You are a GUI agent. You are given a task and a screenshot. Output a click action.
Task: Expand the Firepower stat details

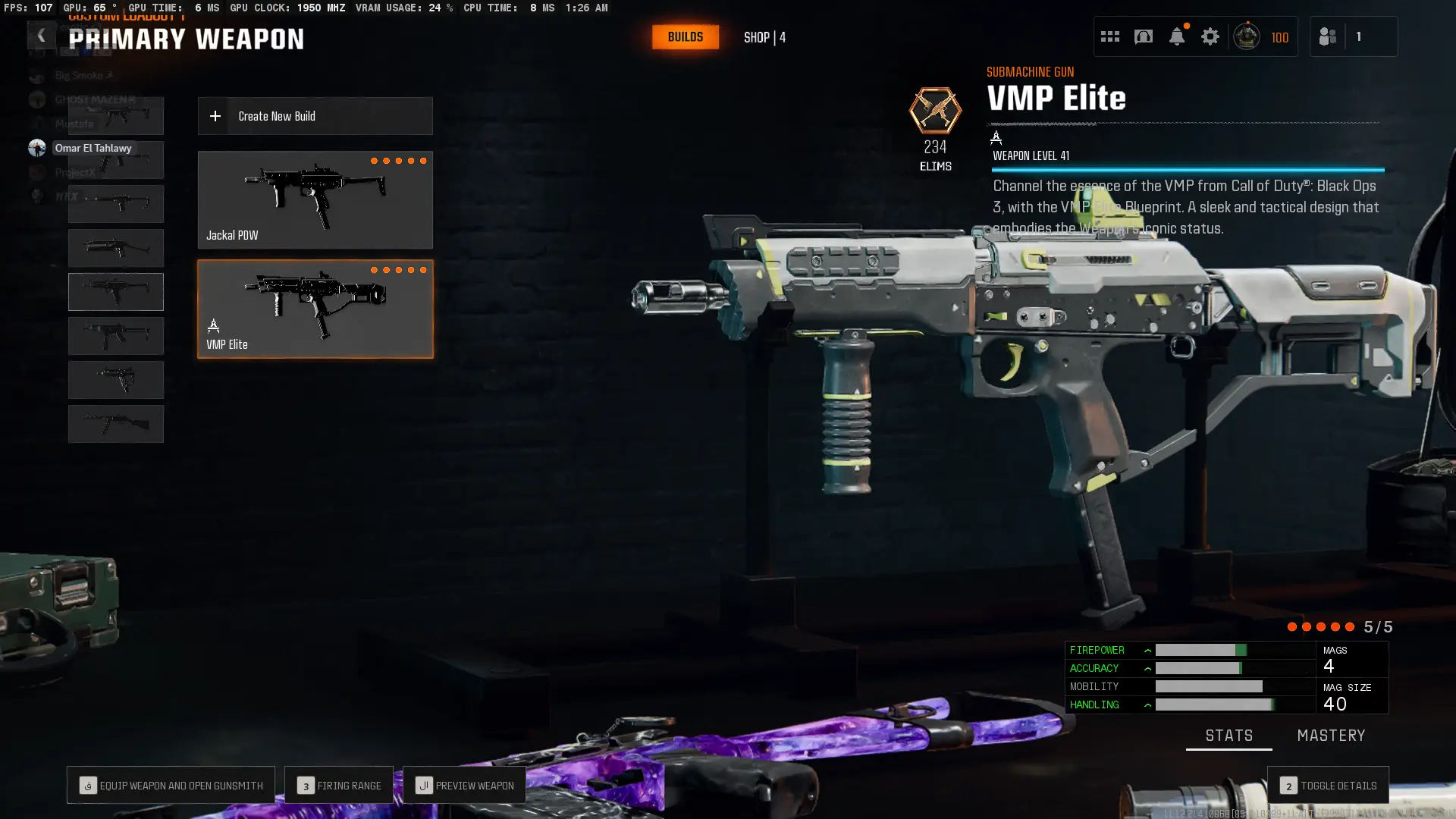click(x=1147, y=650)
